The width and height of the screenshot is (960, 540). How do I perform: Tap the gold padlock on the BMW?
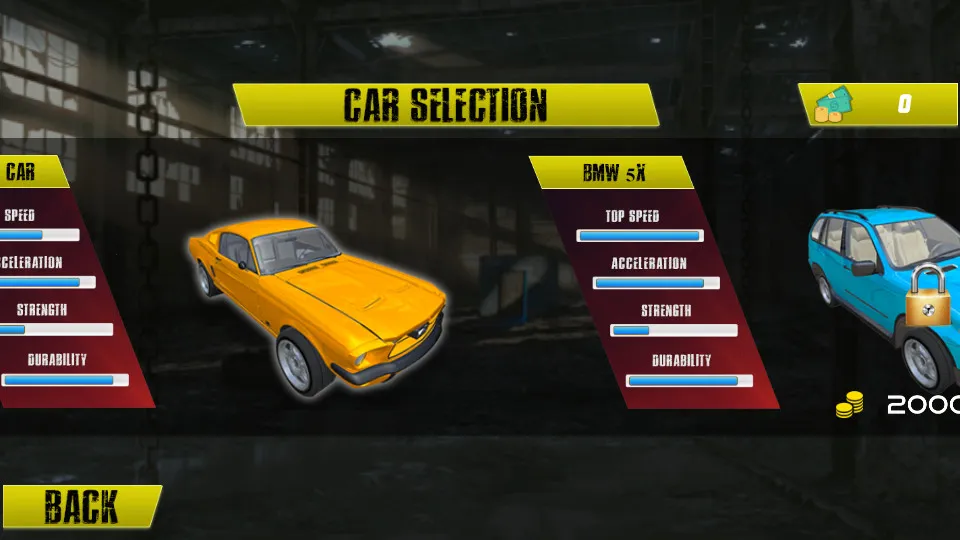[x=928, y=297]
